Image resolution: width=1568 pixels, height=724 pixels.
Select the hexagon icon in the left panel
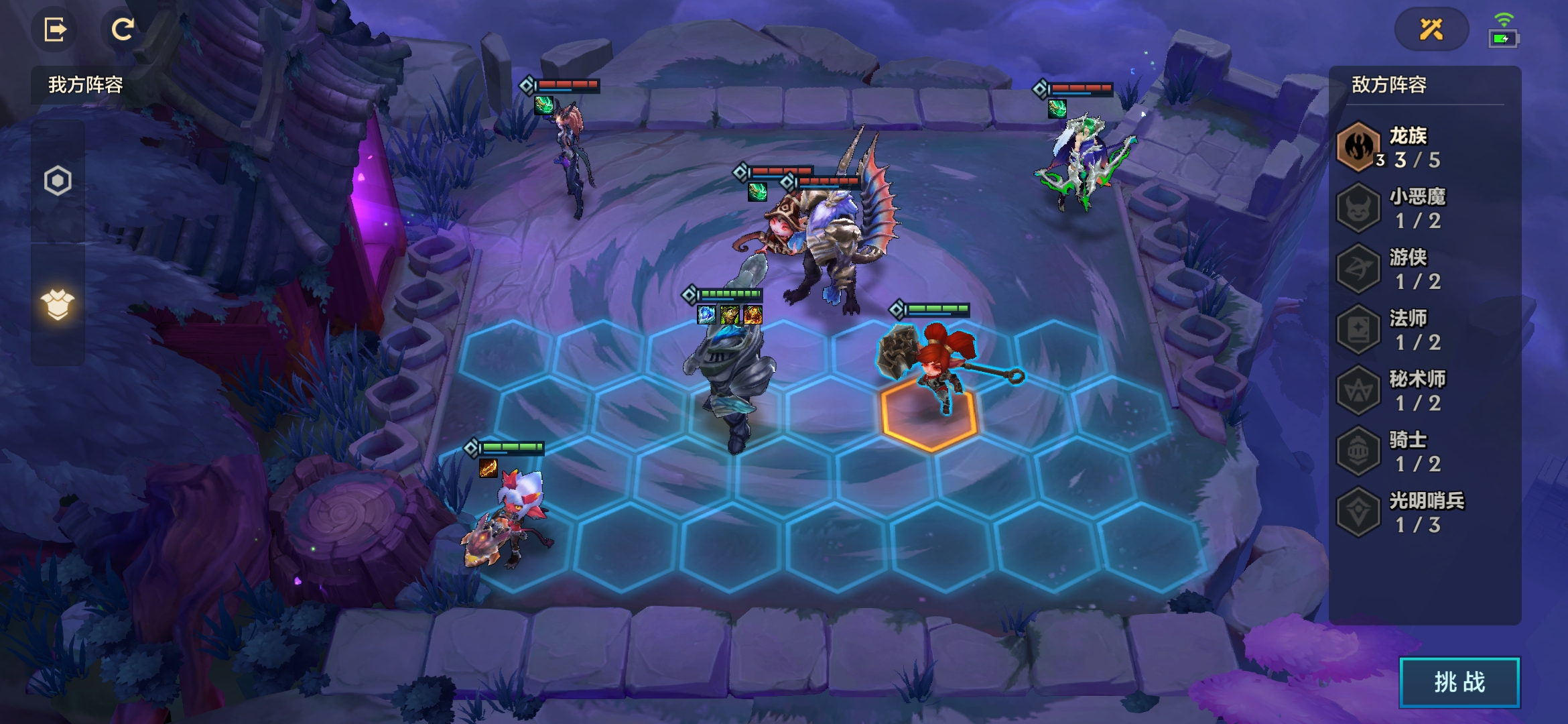[58, 180]
